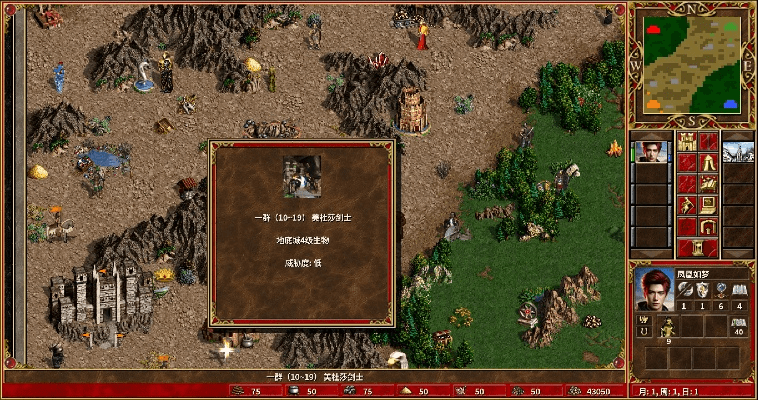Viewport: 758px width, 400px height.
Task: Open the Kingdom Overview castle button
Action: (687, 142)
